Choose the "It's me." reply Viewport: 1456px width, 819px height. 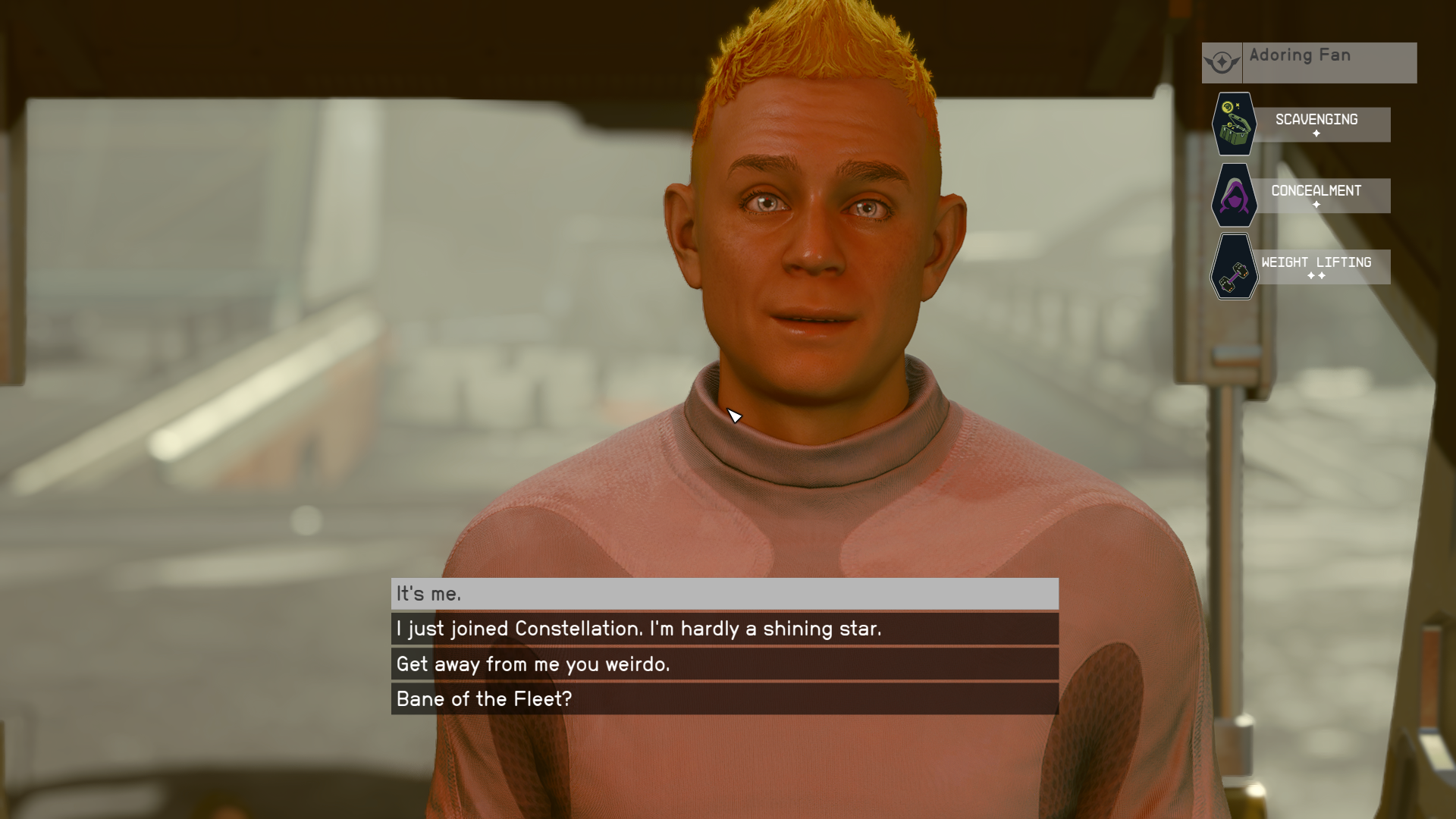(724, 594)
